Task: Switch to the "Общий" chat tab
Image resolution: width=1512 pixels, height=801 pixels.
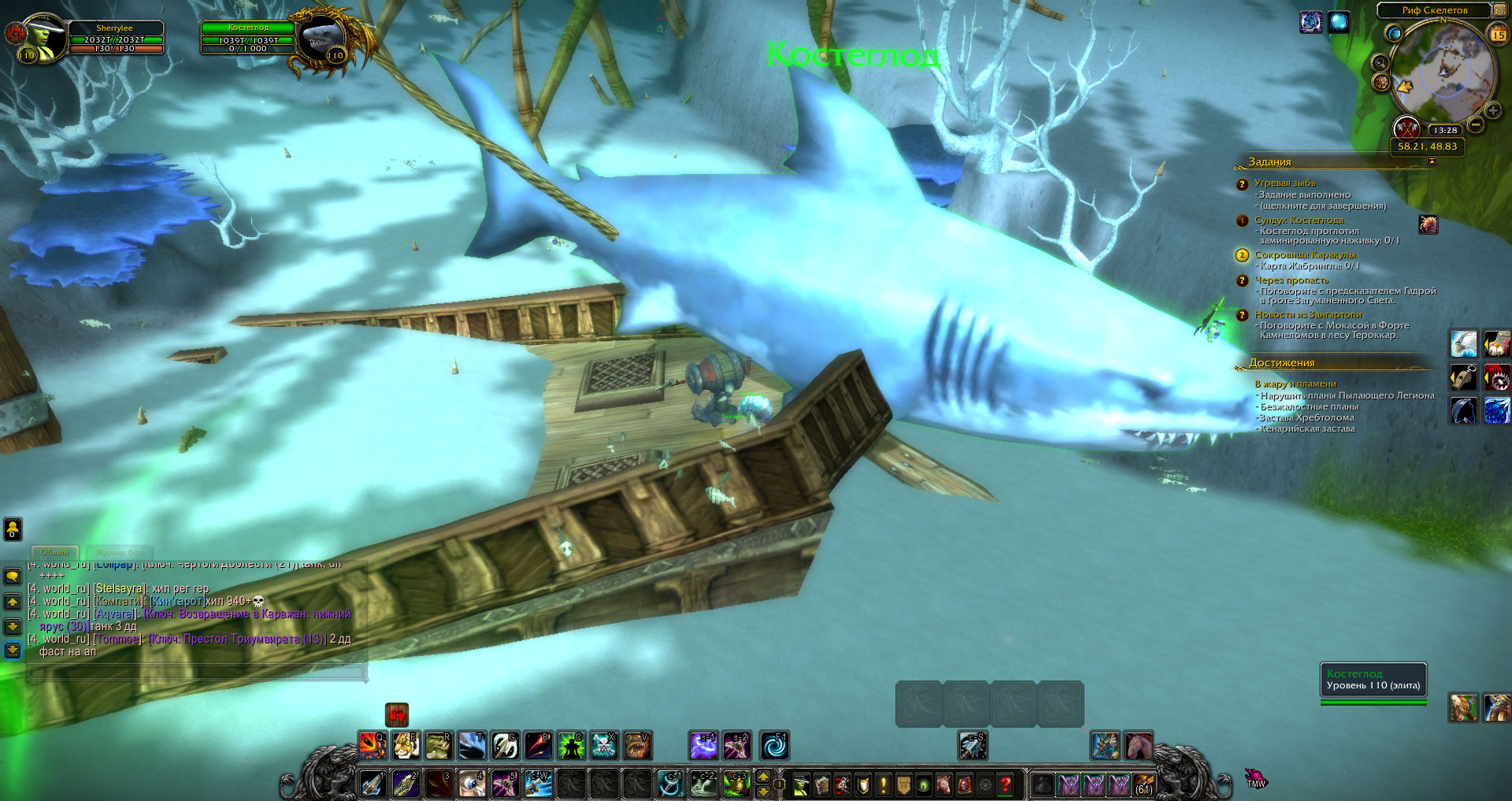Action: pos(54,552)
